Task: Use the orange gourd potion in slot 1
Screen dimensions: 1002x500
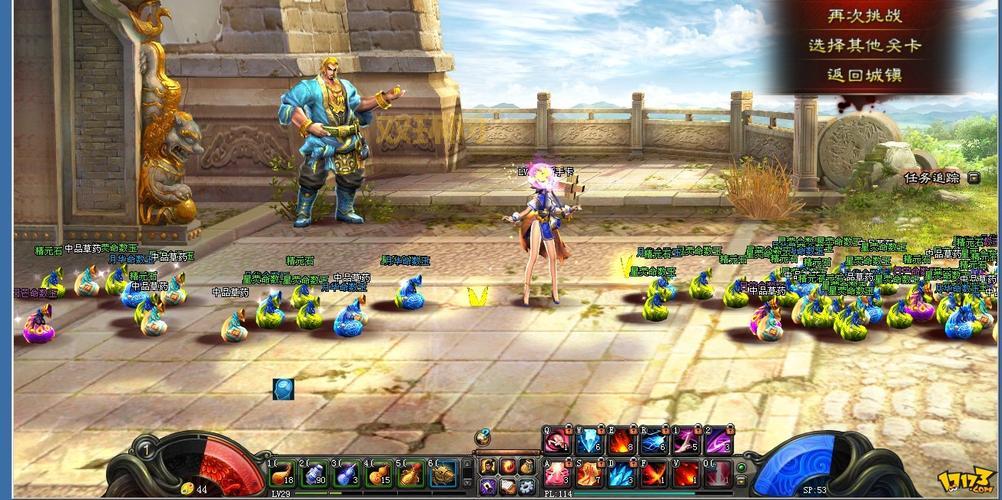Action: point(283,472)
